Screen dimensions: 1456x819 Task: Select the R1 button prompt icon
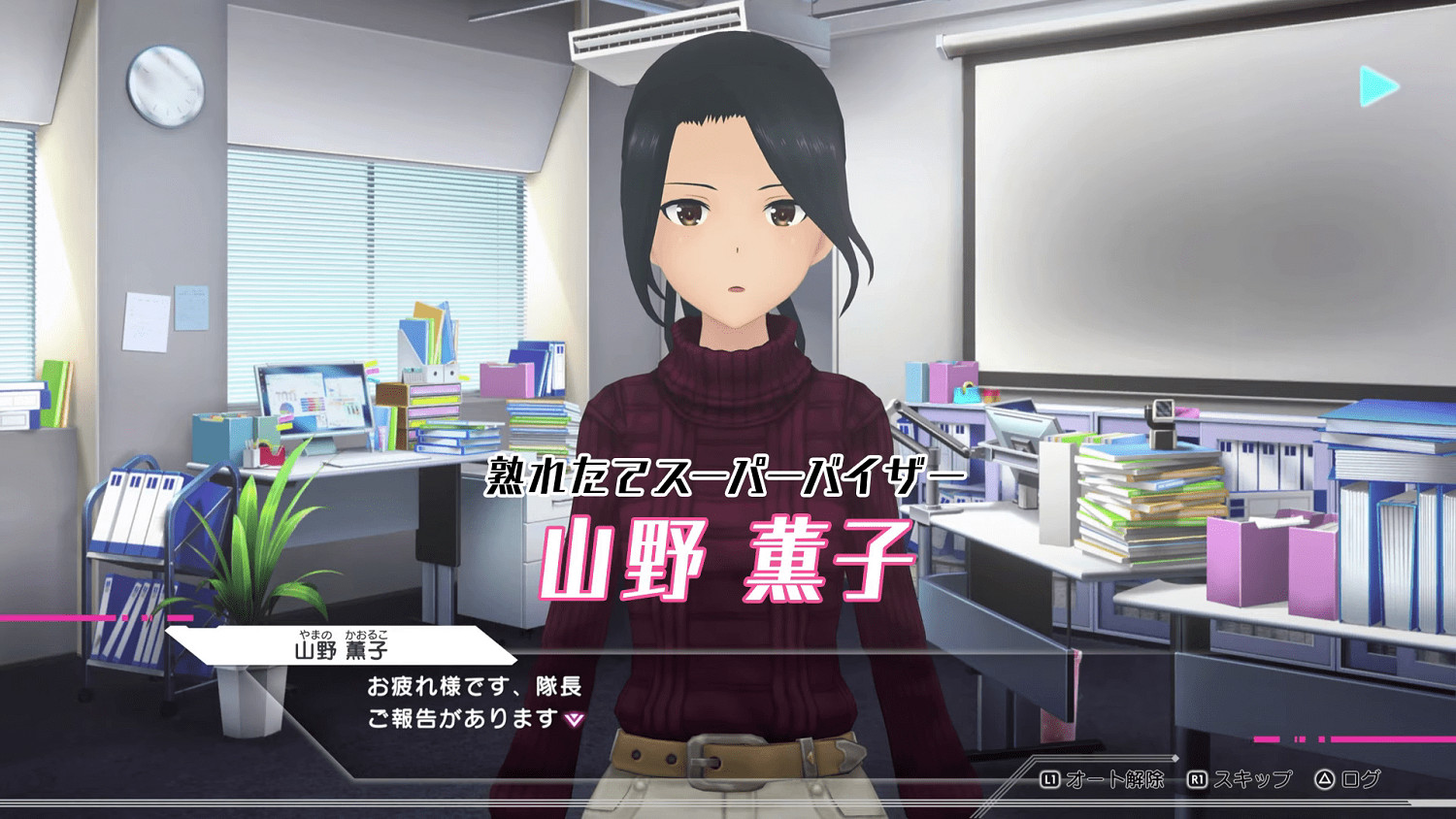point(1199,777)
